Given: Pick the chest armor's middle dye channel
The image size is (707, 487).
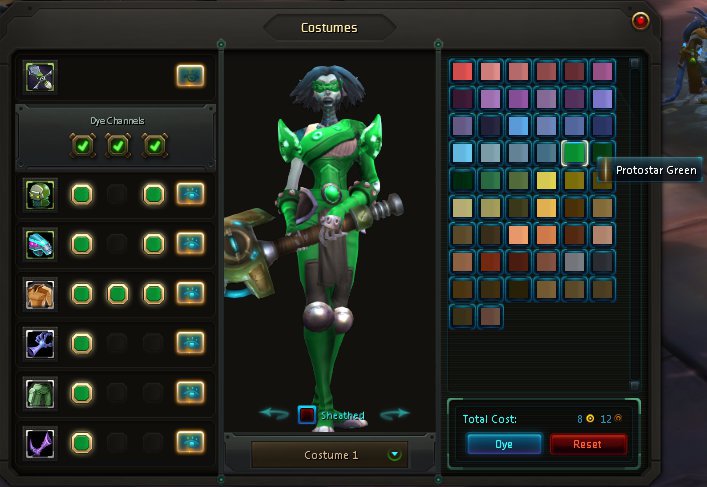Looking at the screenshot, I should [x=117, y=293].
